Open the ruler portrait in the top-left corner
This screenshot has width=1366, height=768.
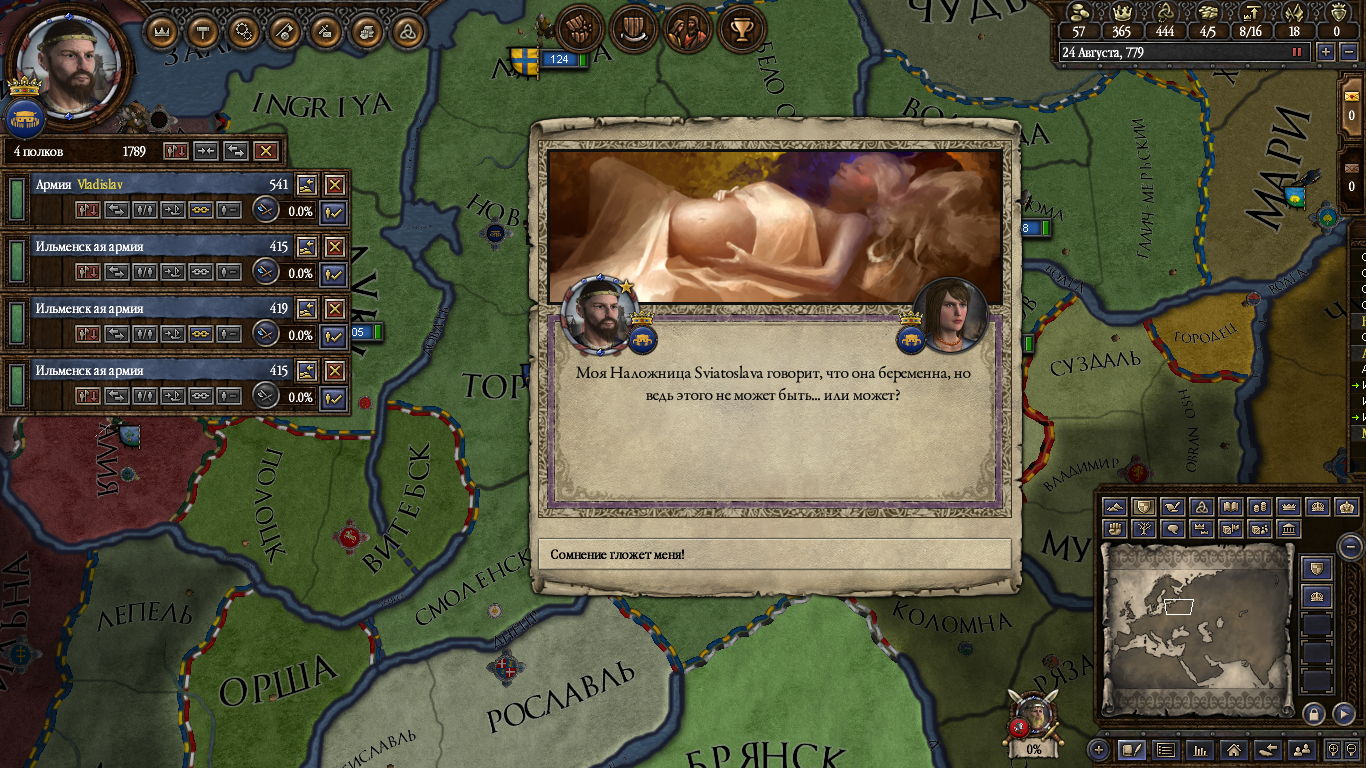coord(70,65)
